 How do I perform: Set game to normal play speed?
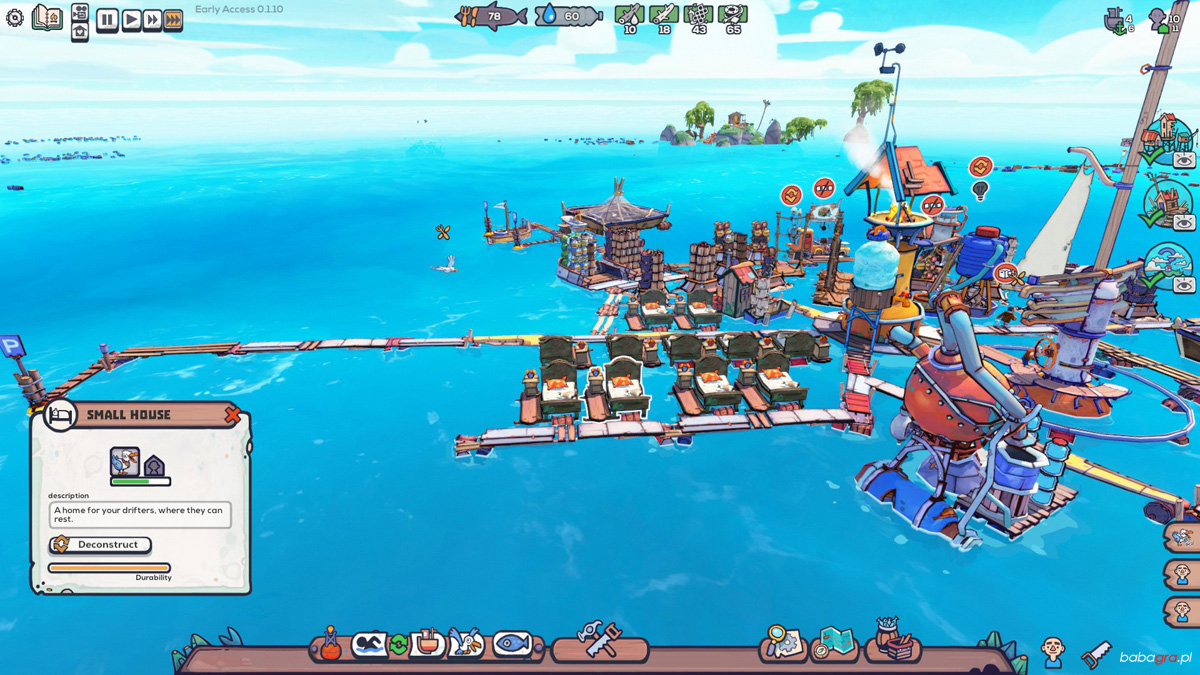click(131, 20)
